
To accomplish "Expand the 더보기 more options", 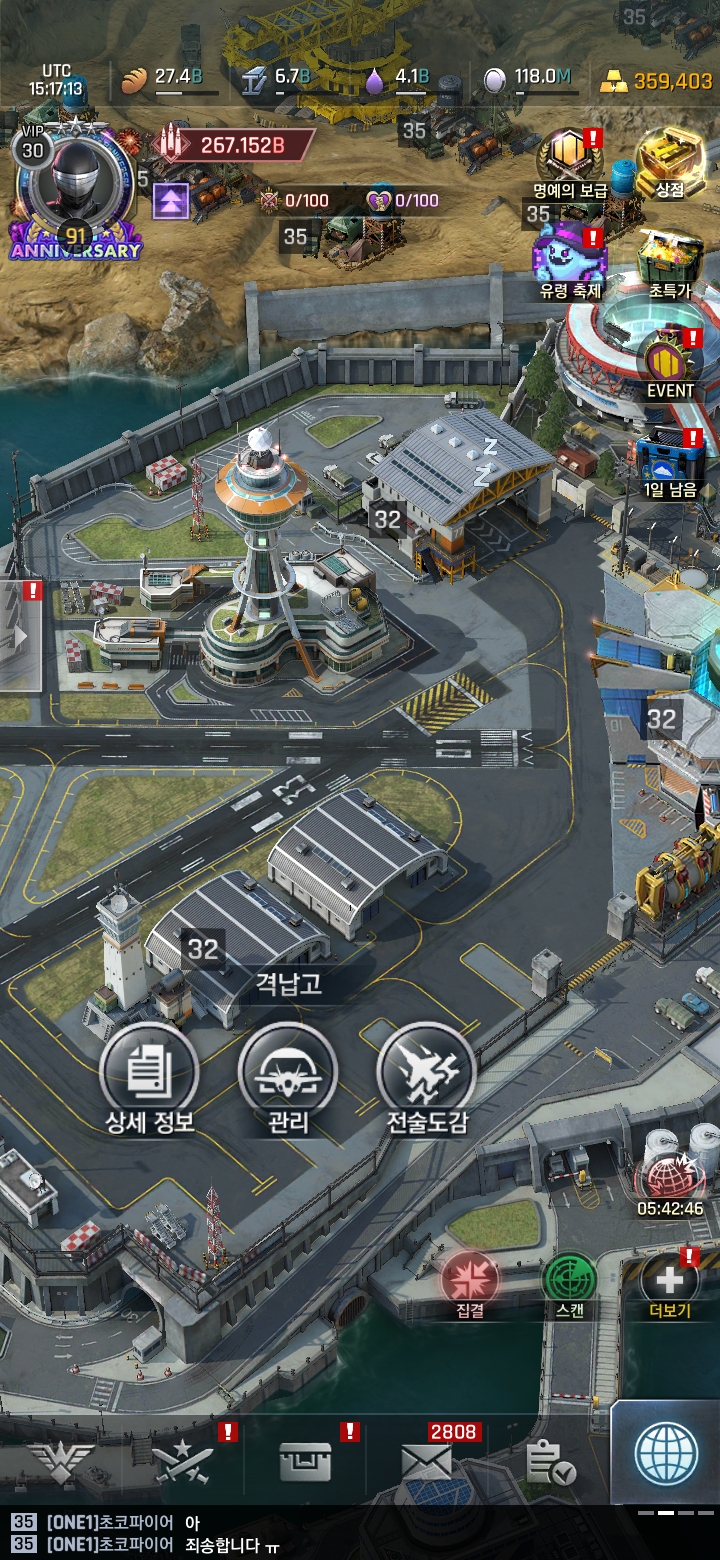I will 669,1280.
